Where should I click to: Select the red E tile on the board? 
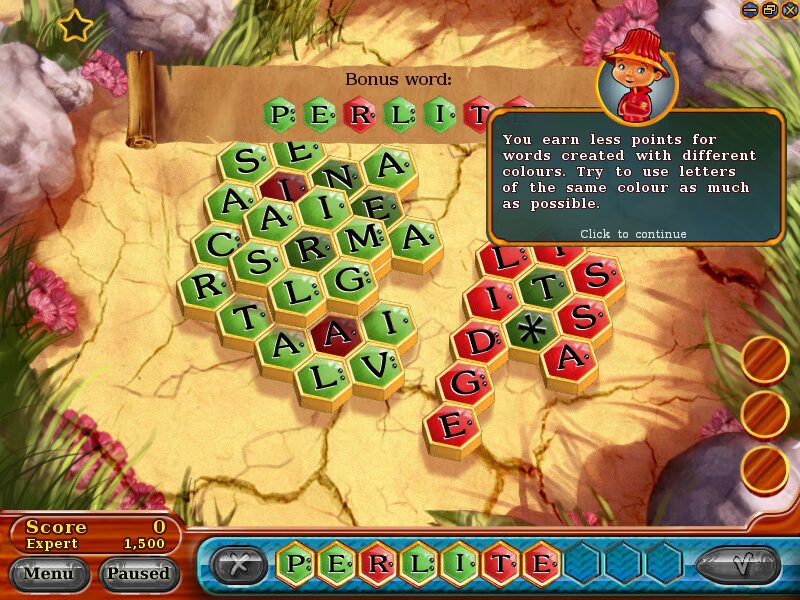[x=452, y=424]
